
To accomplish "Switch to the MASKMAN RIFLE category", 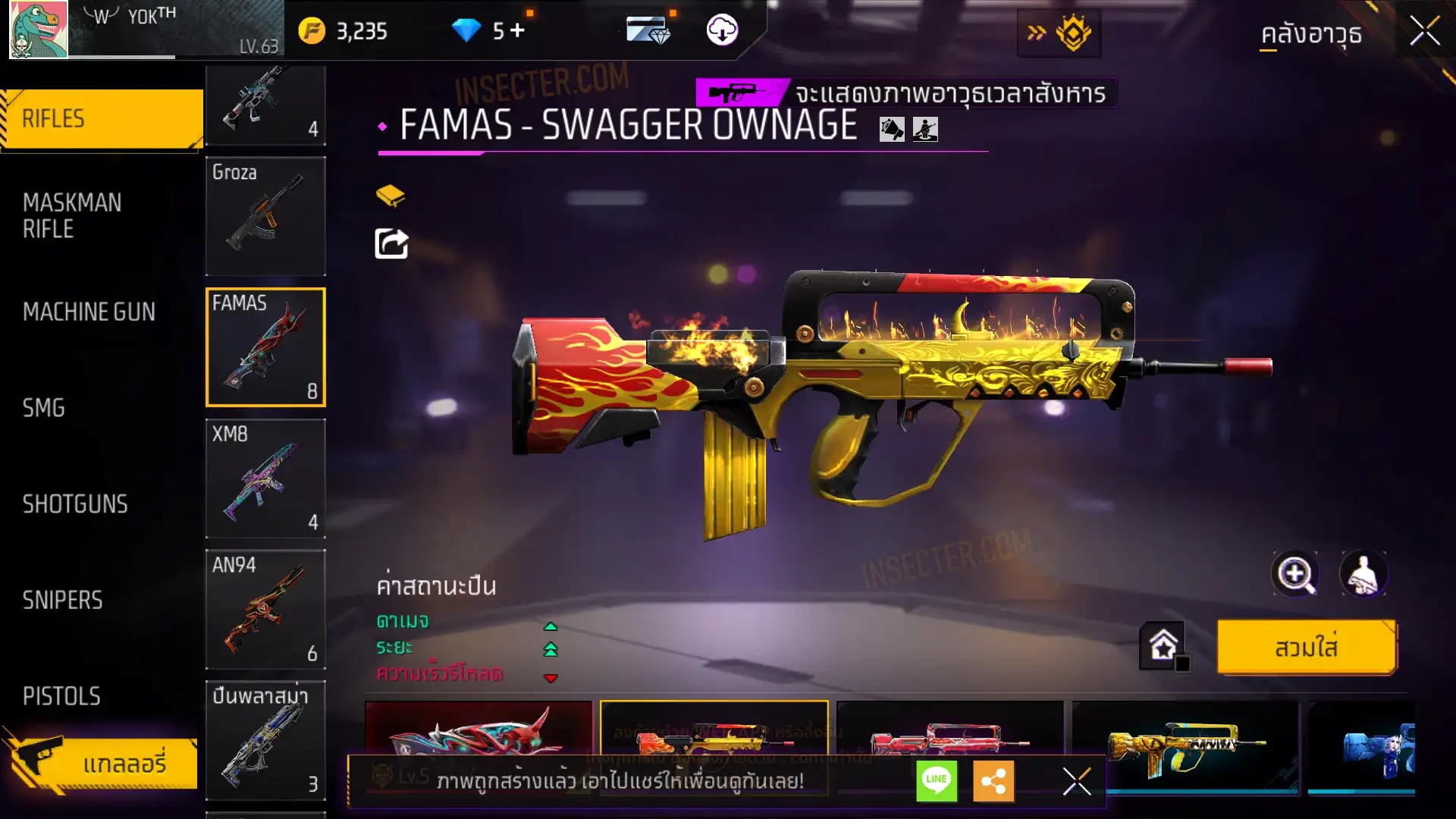I will [x=72, y=215].
